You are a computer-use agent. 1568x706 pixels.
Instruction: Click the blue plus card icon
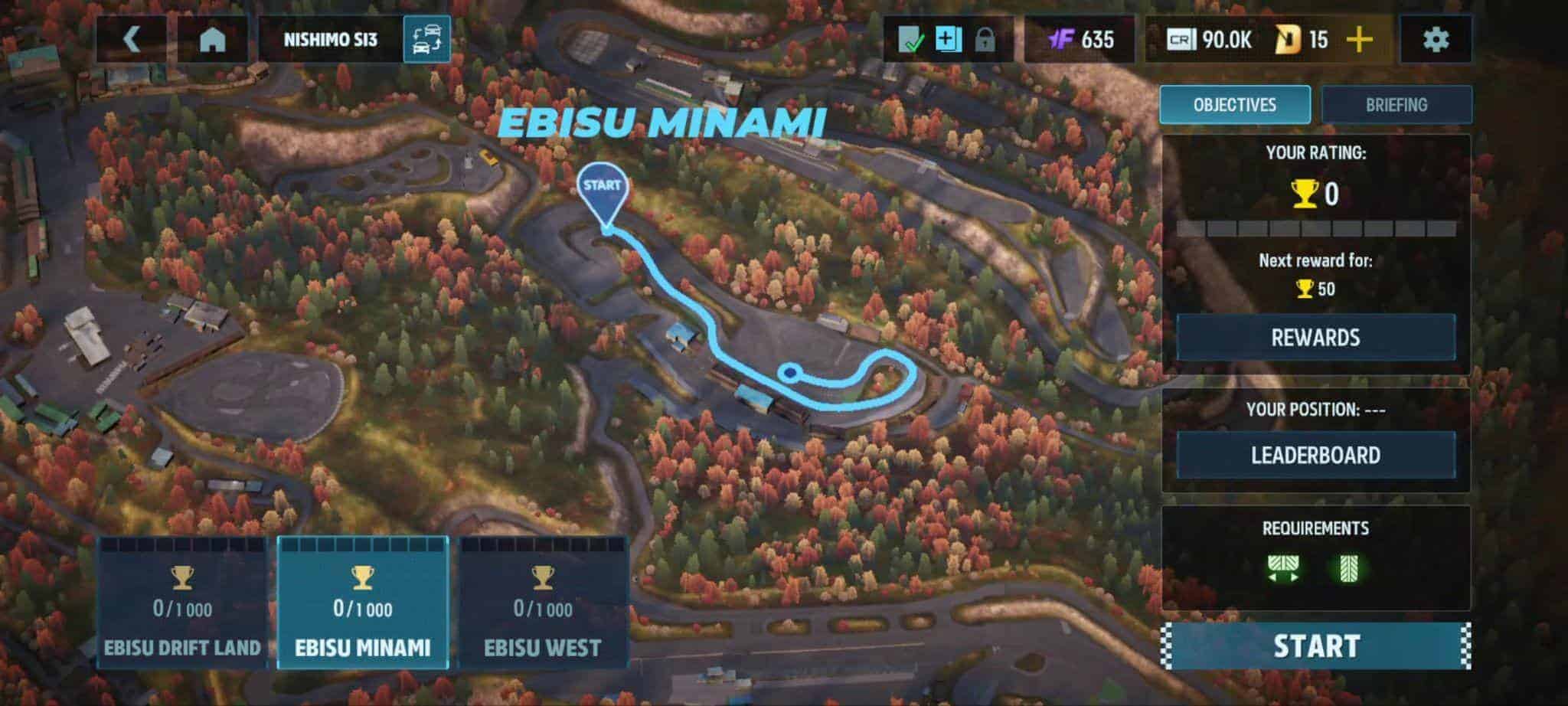(947, 39)
